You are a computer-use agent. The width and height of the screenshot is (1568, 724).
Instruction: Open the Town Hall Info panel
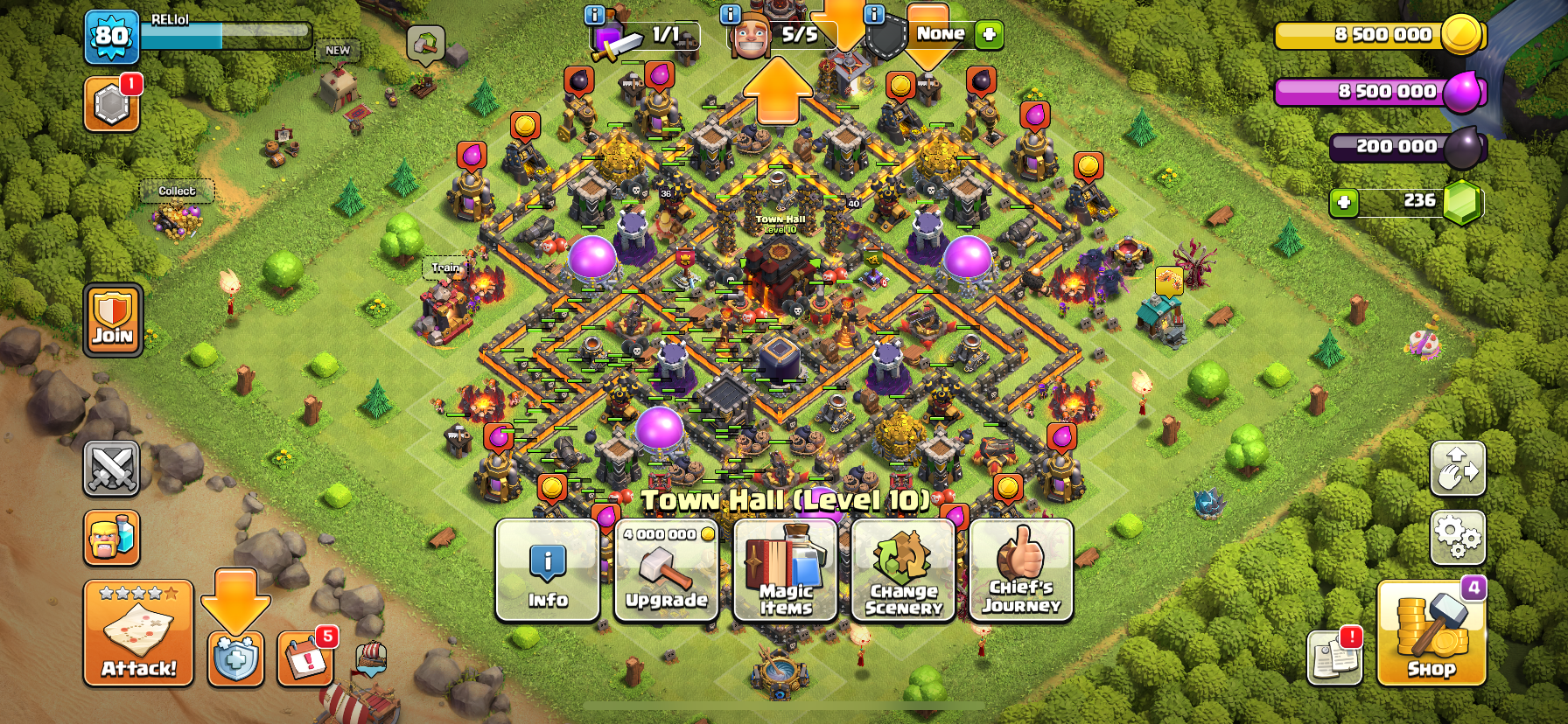coord(548,570)
